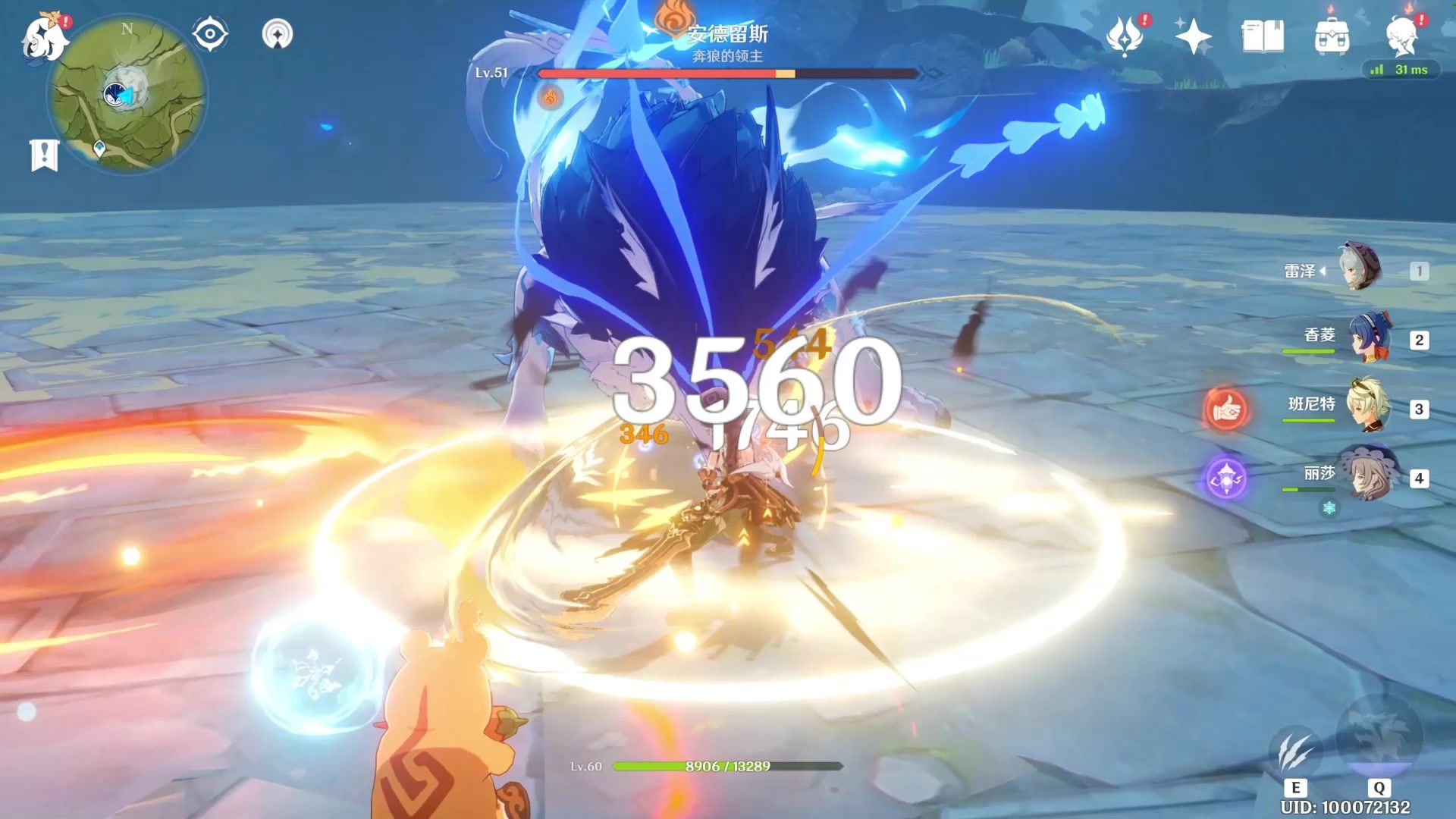Activate 丽莎's purple elemental burst icon
1456x819 pixels.
1226,479
